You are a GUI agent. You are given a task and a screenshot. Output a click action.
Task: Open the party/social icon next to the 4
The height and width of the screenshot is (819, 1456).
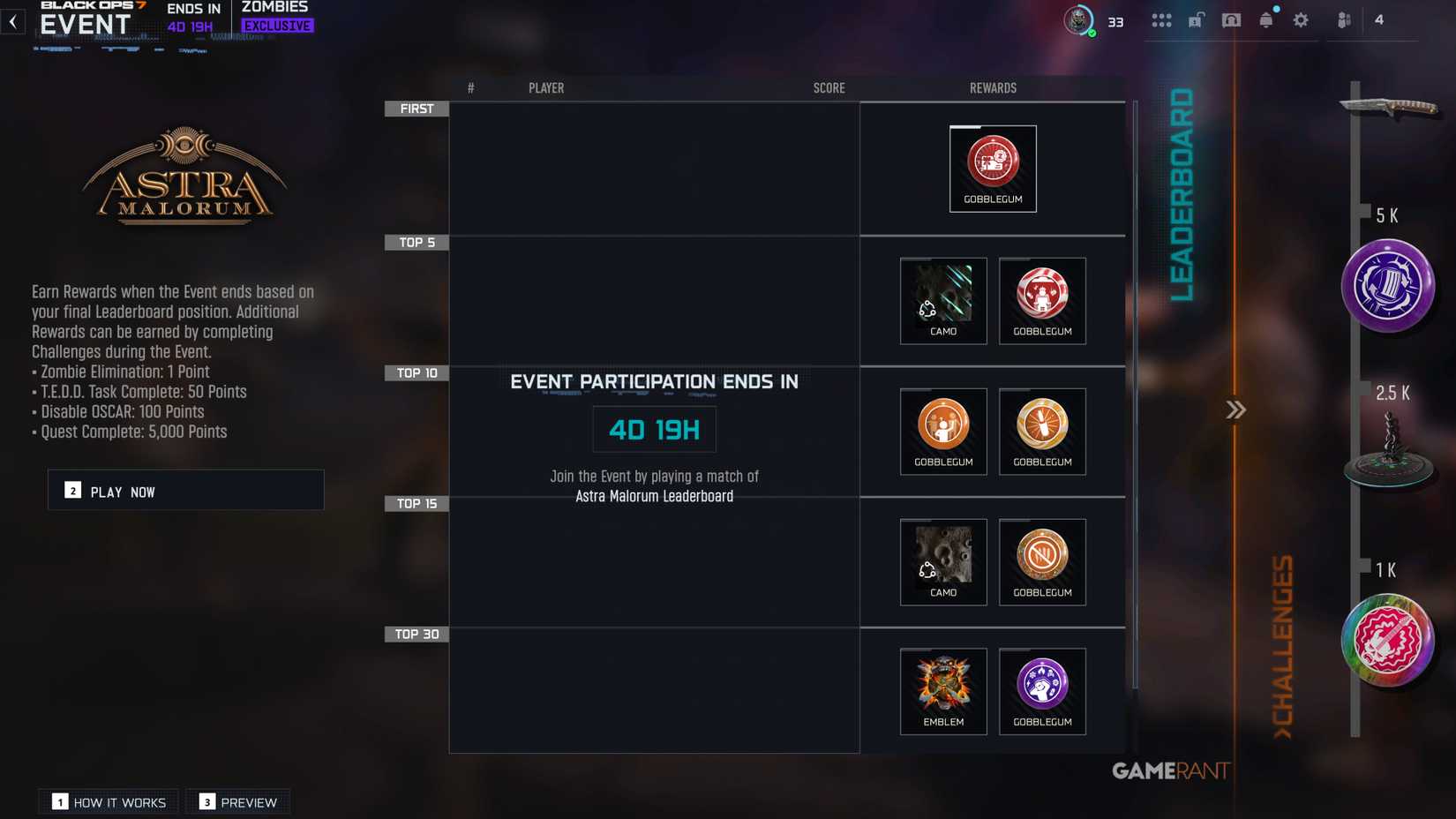click(x=1343, y=19)
